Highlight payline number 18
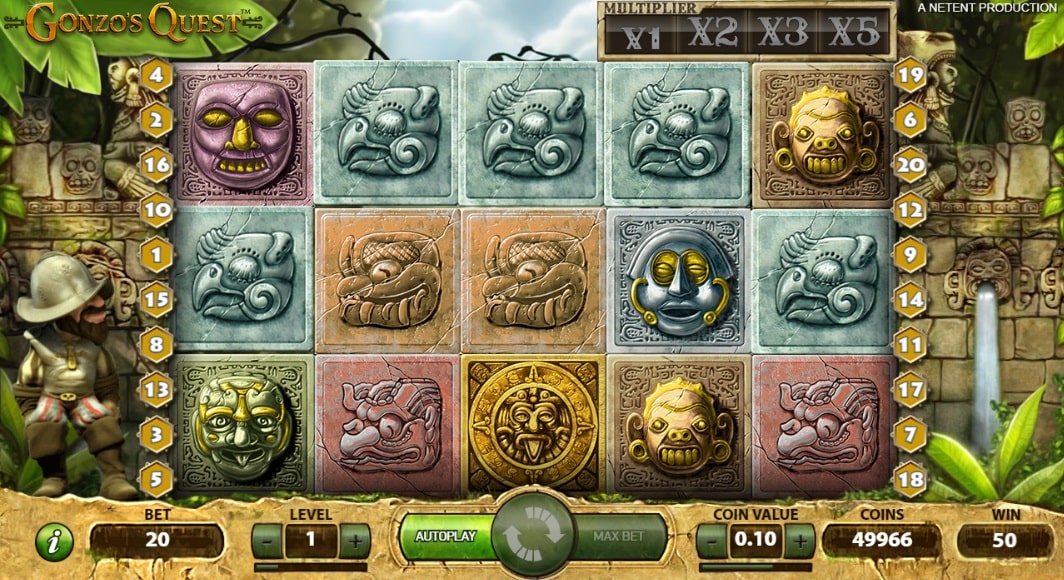This screenshot has width=1064, height=580. [909, 479]
